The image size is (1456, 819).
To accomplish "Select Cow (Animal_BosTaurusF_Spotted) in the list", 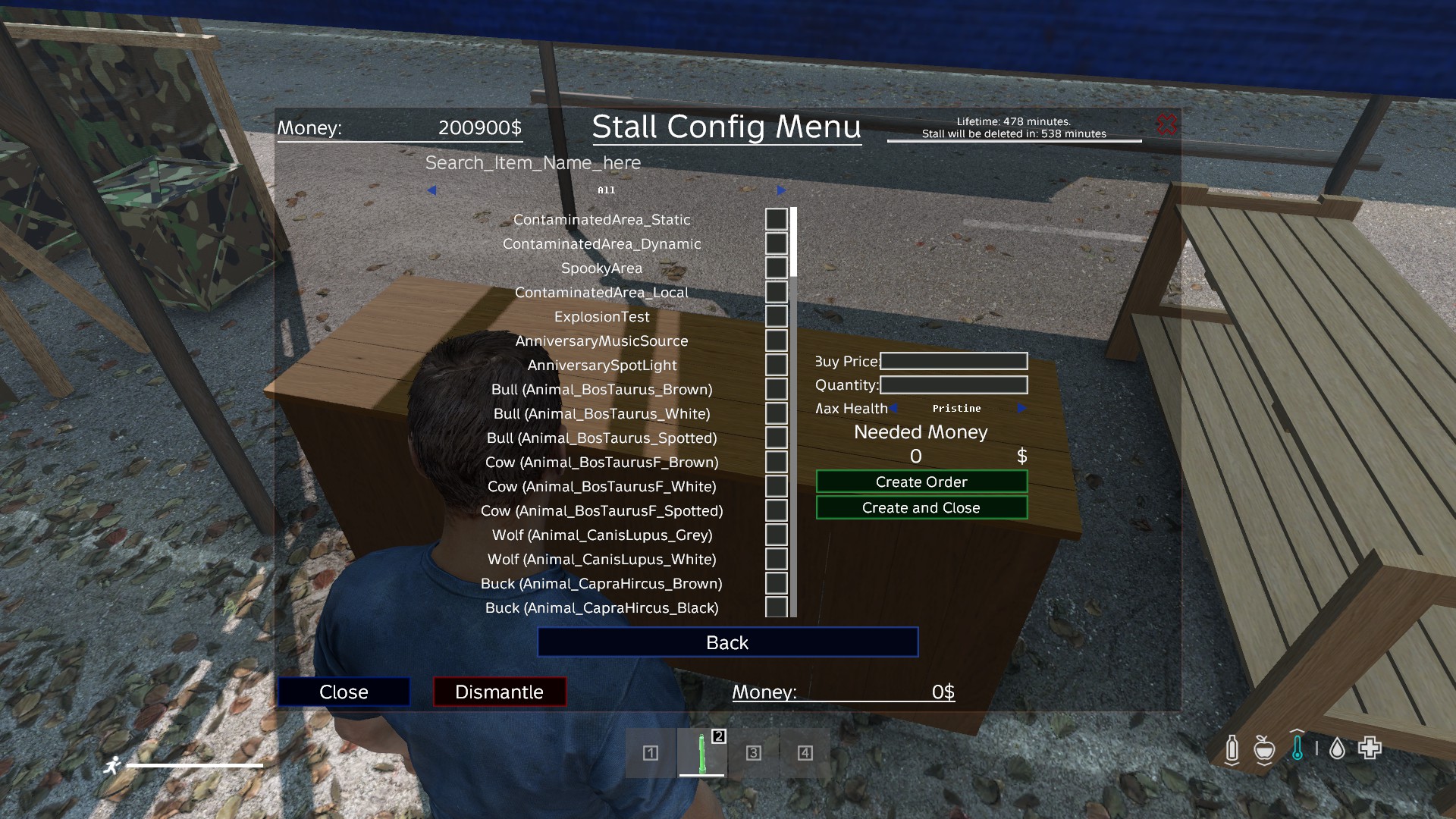I will coord(601,511).
